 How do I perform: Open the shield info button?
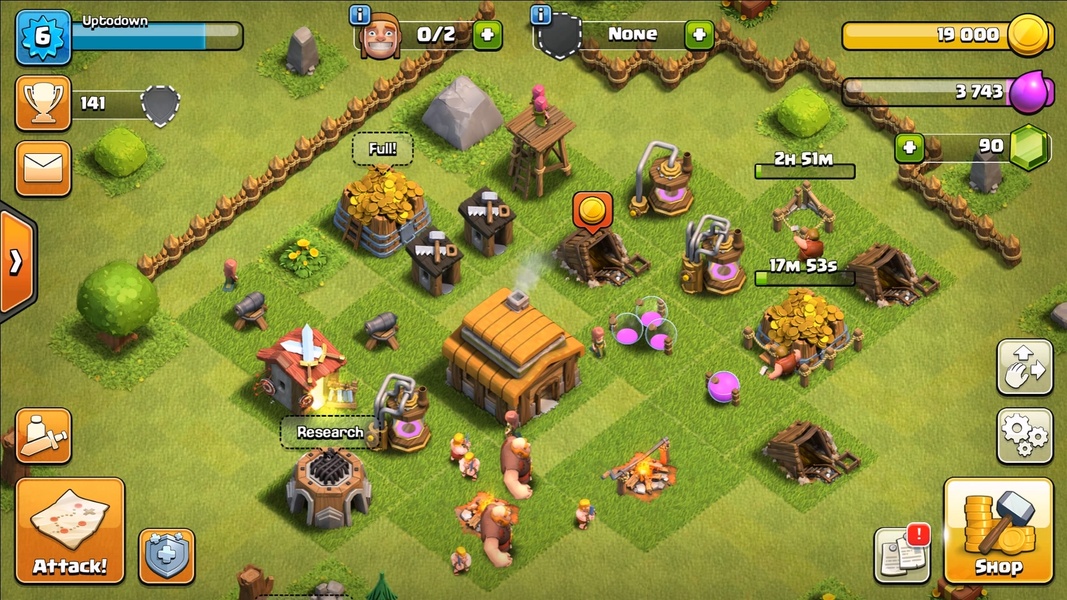pos(167,556)
